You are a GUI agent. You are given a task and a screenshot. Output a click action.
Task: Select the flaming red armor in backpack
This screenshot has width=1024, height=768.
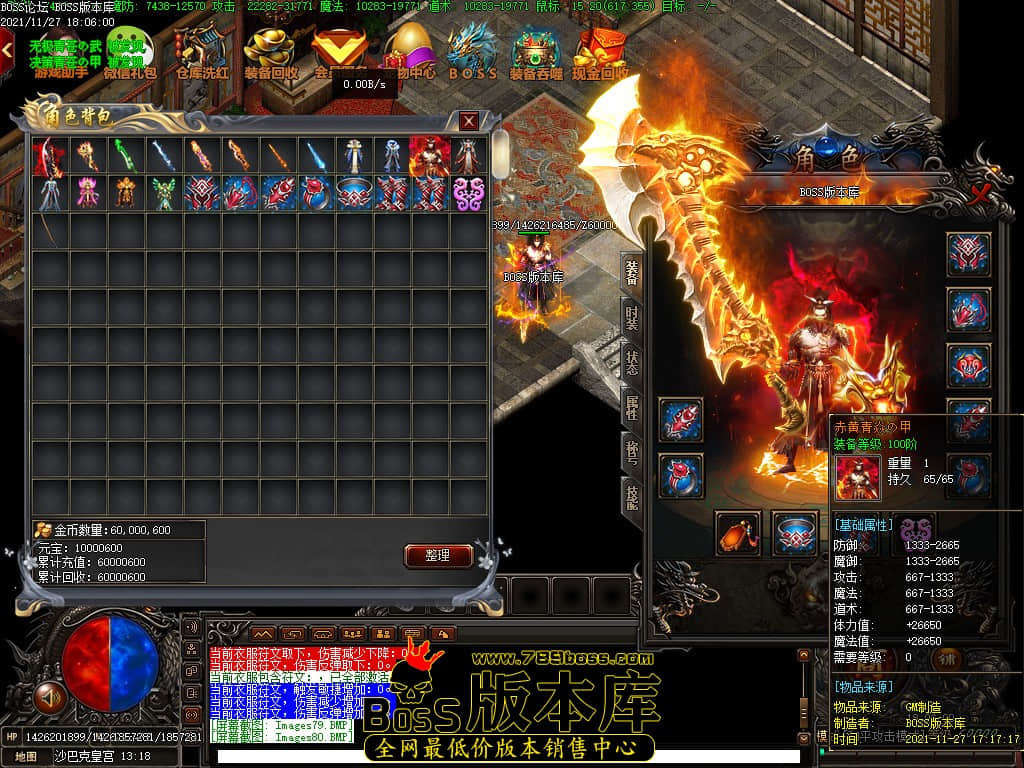428,155
